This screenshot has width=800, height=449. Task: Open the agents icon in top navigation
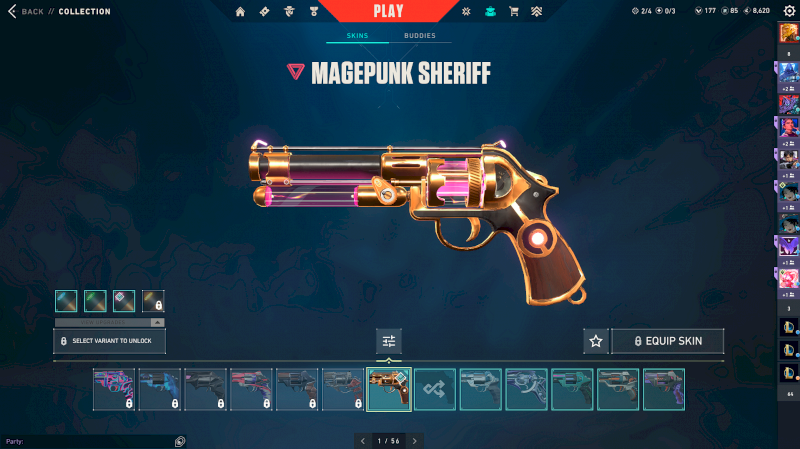pyautogui.click(x=290, y=12)
